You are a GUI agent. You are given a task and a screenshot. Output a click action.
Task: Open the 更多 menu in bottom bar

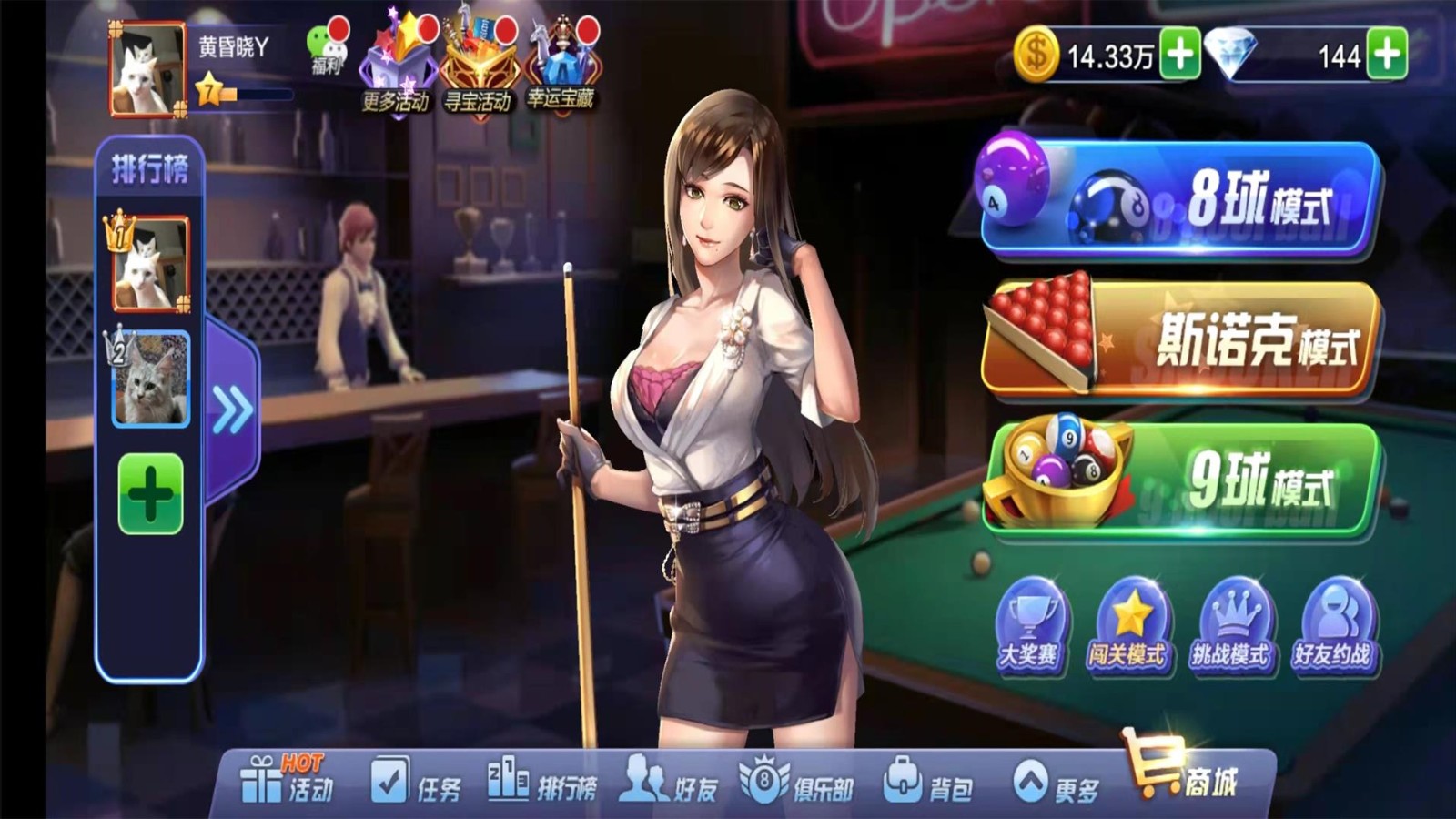1056,783
